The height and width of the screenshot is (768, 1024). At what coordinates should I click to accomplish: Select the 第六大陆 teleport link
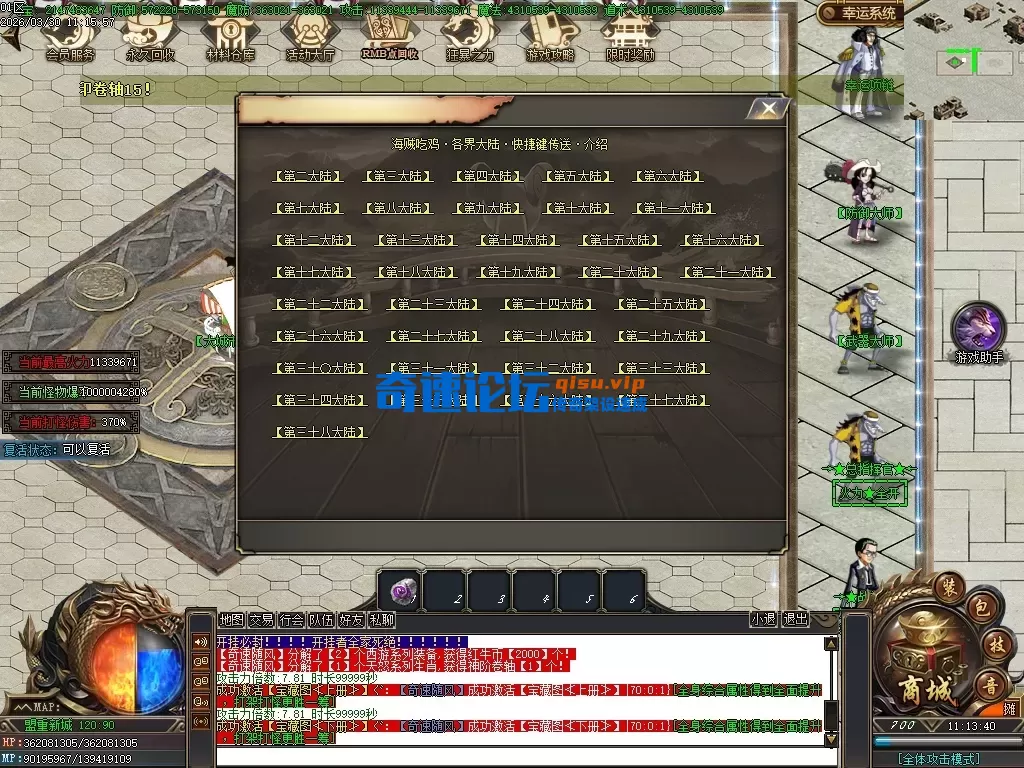click(x=667, y=176)
